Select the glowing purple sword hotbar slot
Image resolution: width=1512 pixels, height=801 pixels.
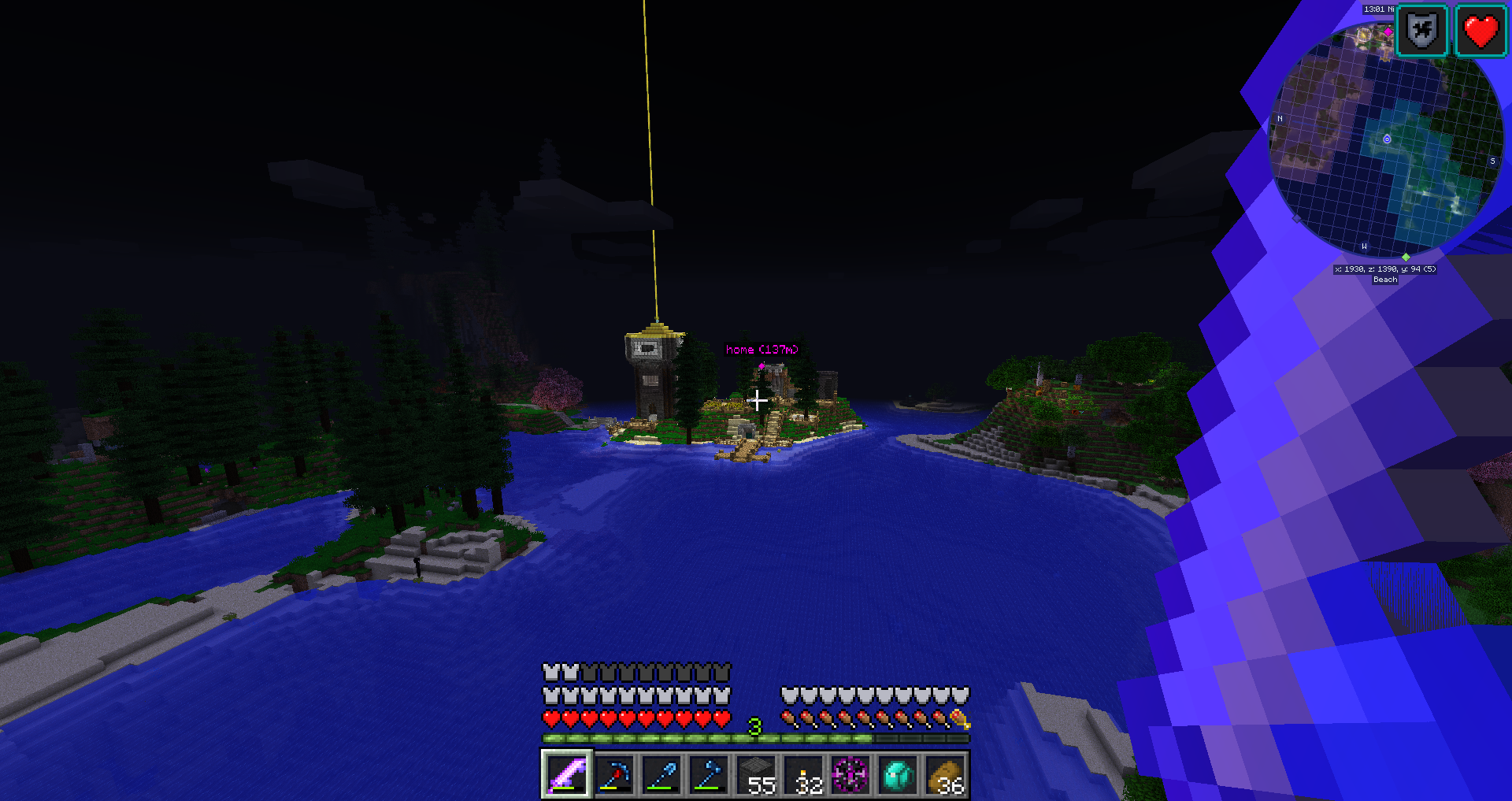click(x=566, y=775)
